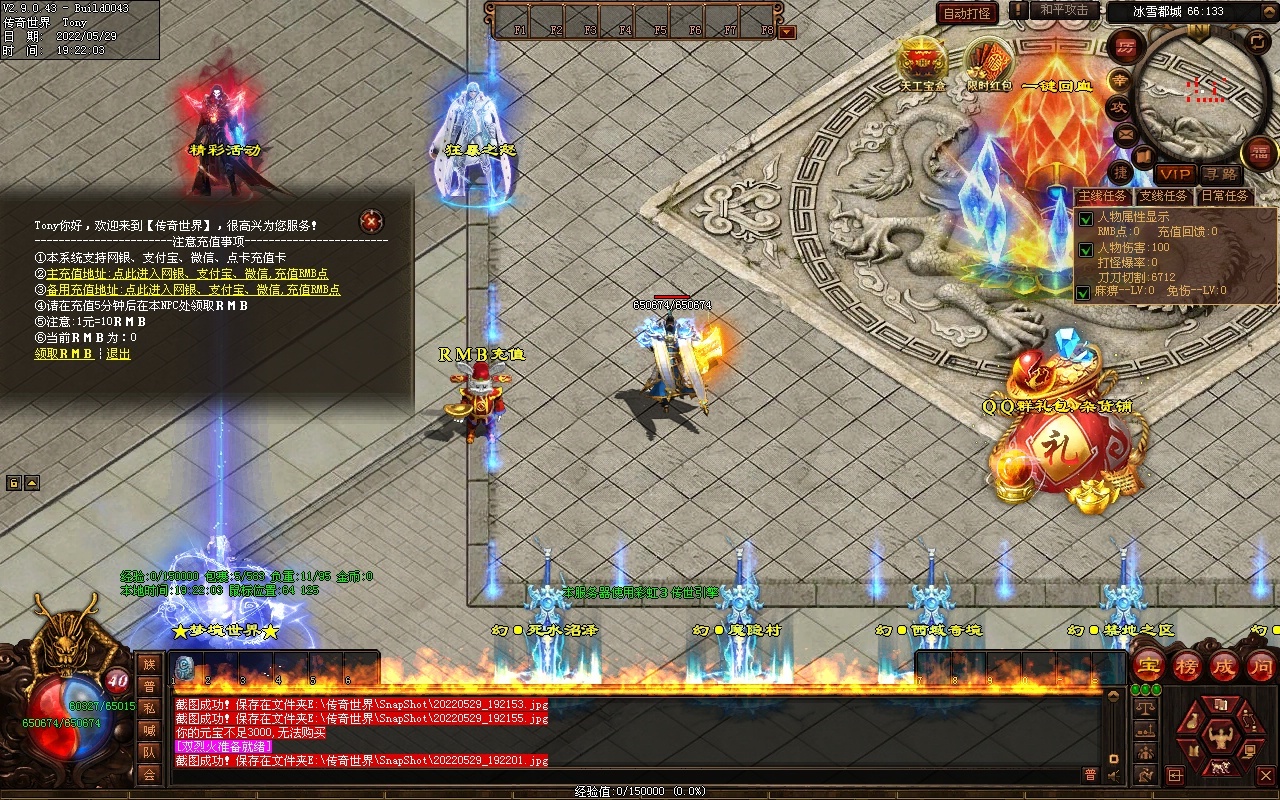Click the 领取RMB link
The image size is (1280, 800).
(64, 353)
